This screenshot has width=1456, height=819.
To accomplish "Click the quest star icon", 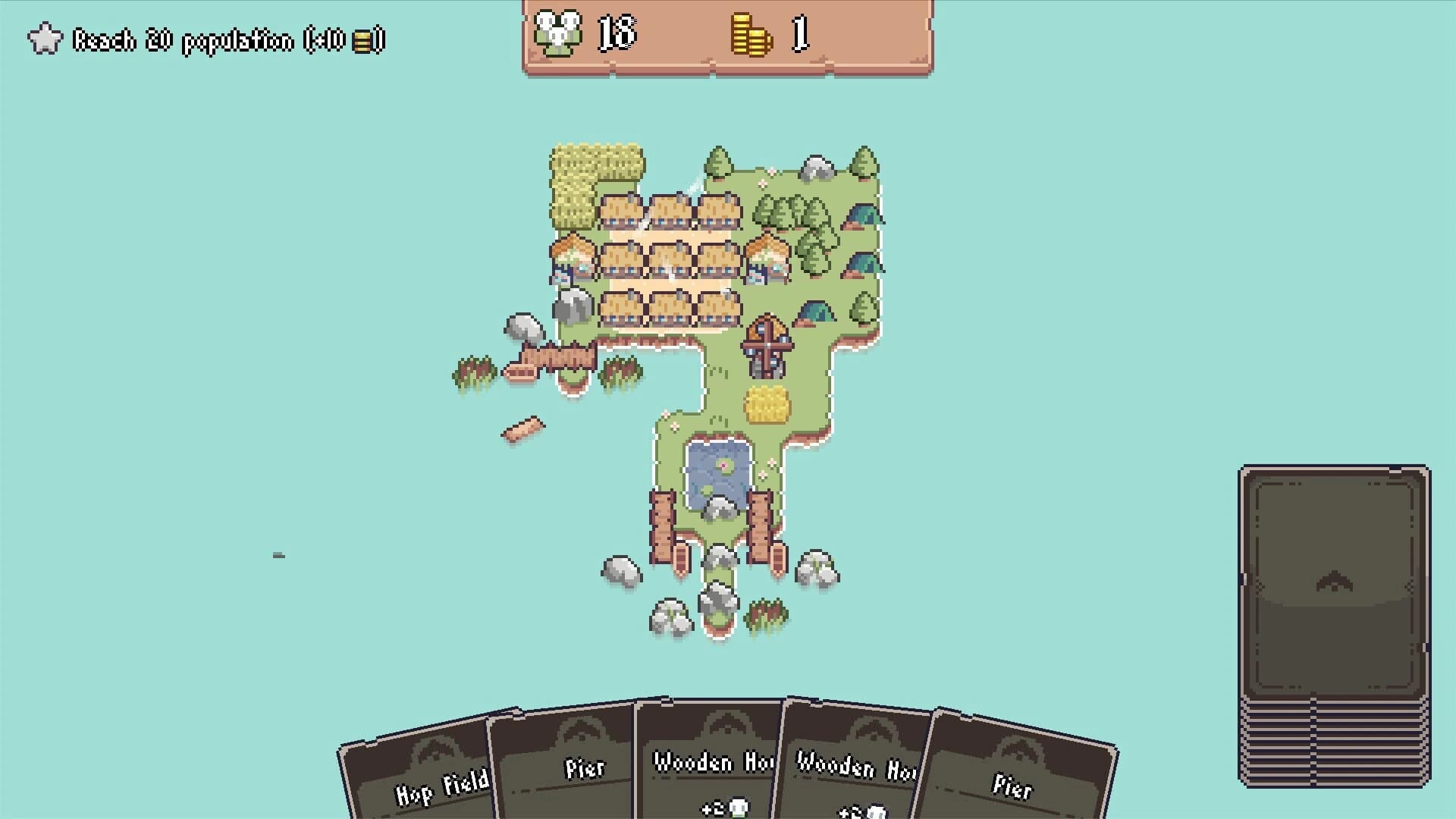I will point(44,36).
